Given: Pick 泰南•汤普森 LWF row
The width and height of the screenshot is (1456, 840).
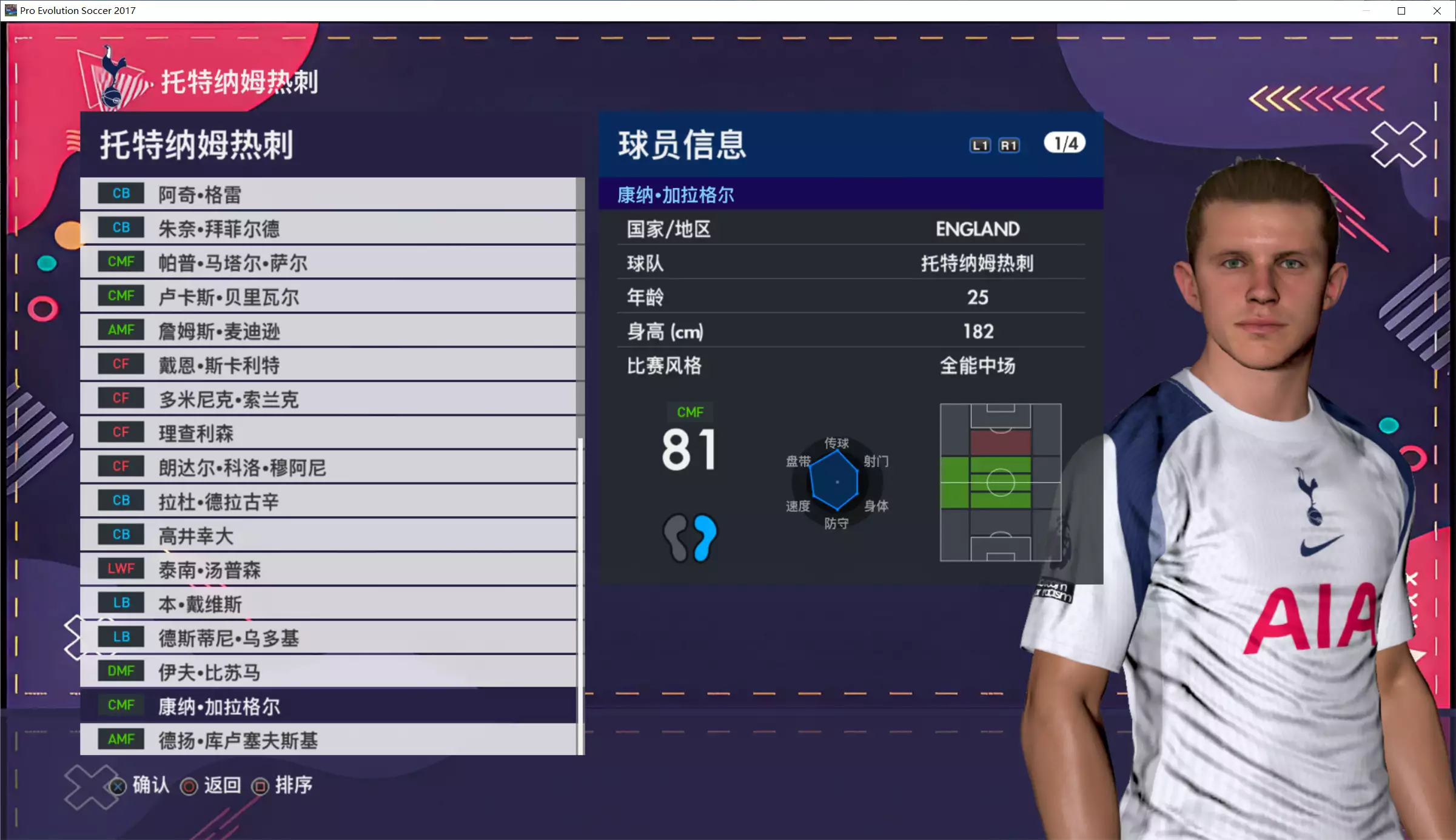Looking at the screenshot, I should pyautogui.click(x=327, y=570).
